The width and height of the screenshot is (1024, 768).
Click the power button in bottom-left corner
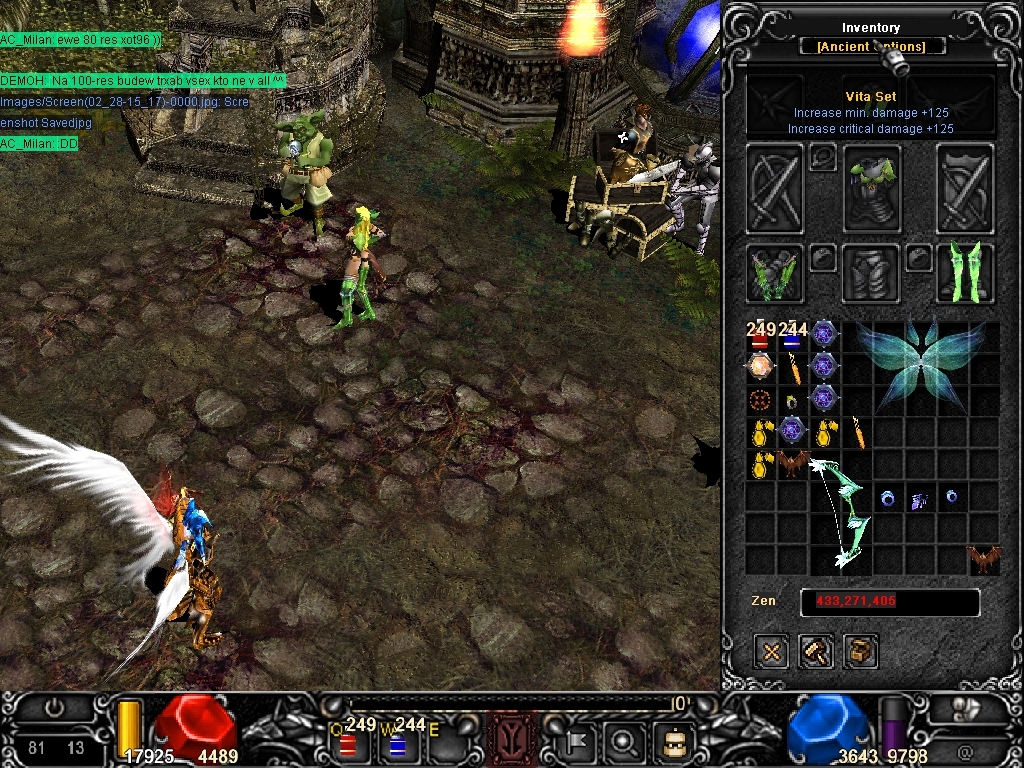(55, 708)
